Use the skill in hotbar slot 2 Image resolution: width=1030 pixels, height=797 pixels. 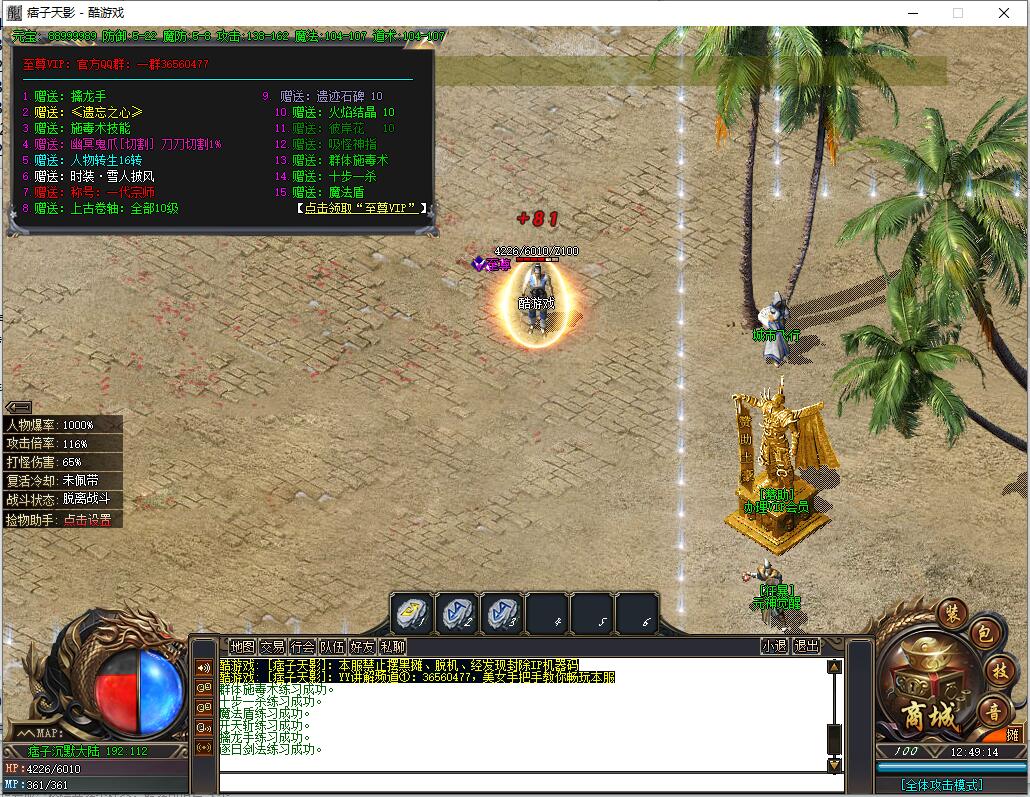pyautogui.click(x=457, y=614)
